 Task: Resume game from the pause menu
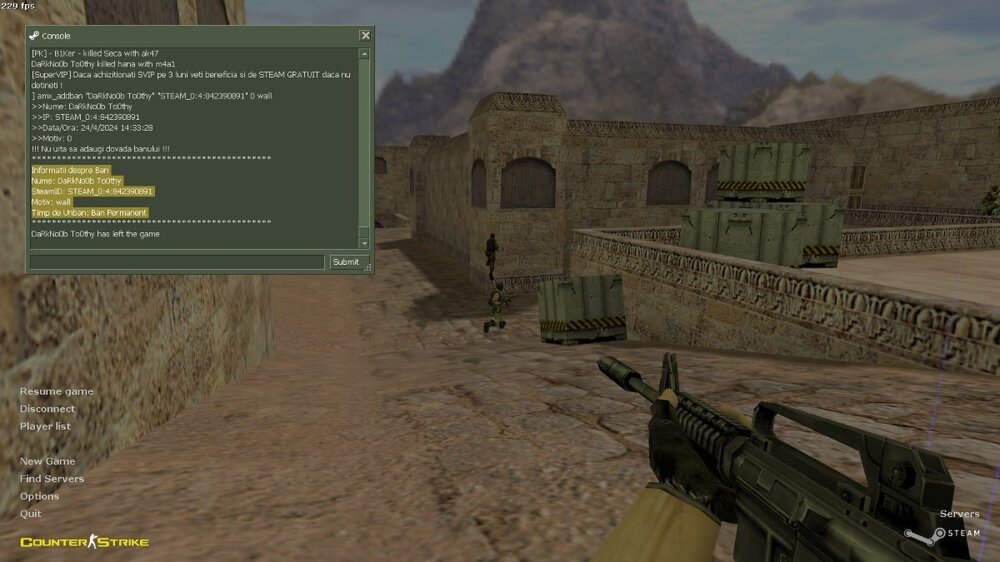(x=57, y=391)
